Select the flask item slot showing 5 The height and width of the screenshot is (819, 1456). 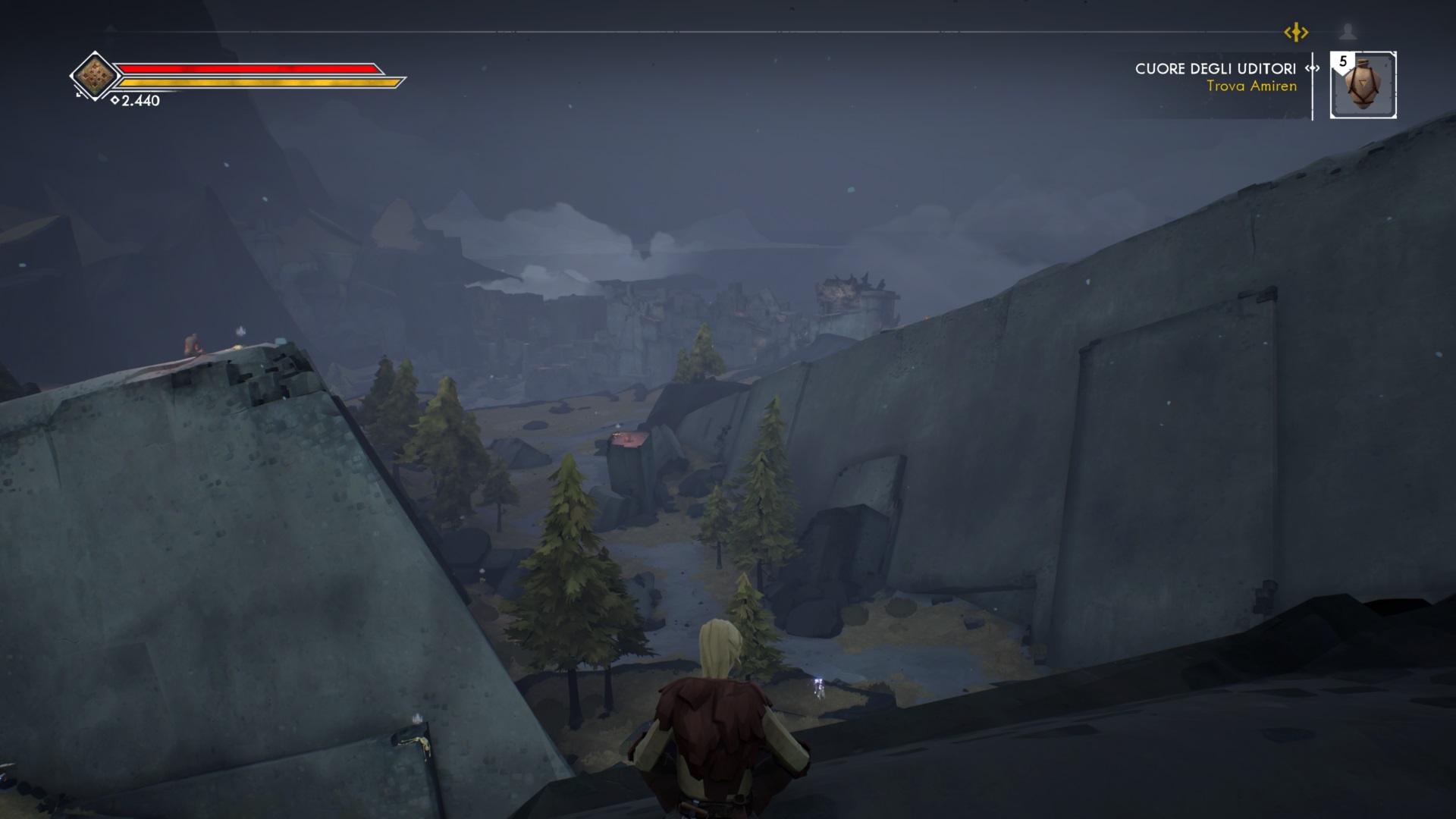click(x=1363, y=85)
